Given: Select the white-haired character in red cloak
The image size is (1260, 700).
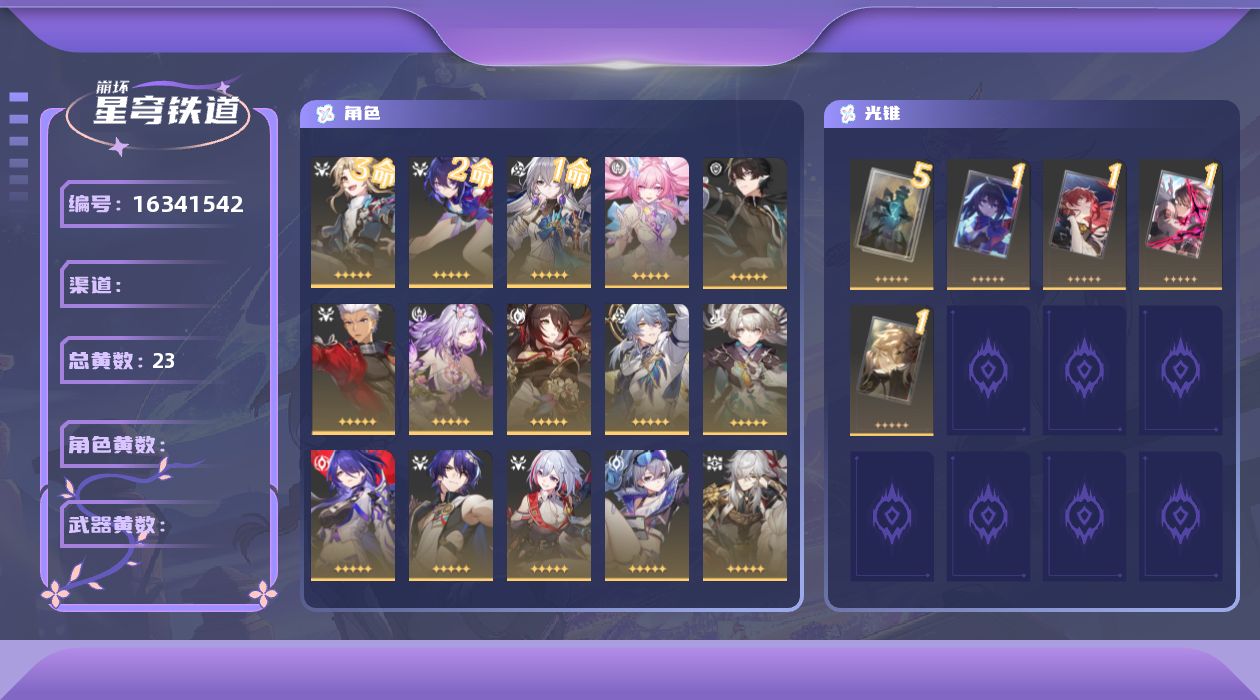Looking at the screenshot, I should tap(353, 369).
